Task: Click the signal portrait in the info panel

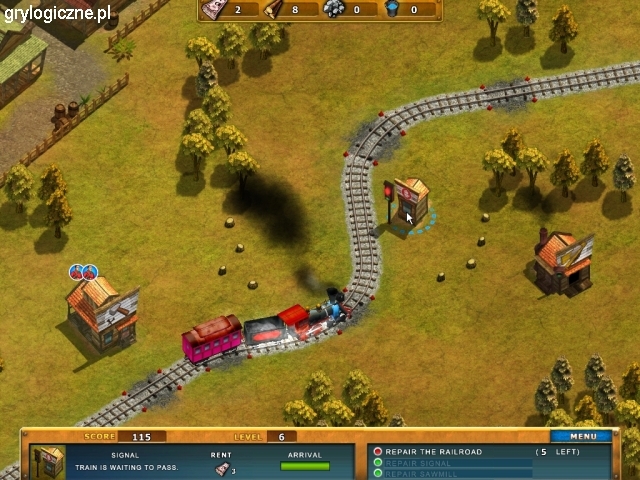Action: (x=49, y=461)
